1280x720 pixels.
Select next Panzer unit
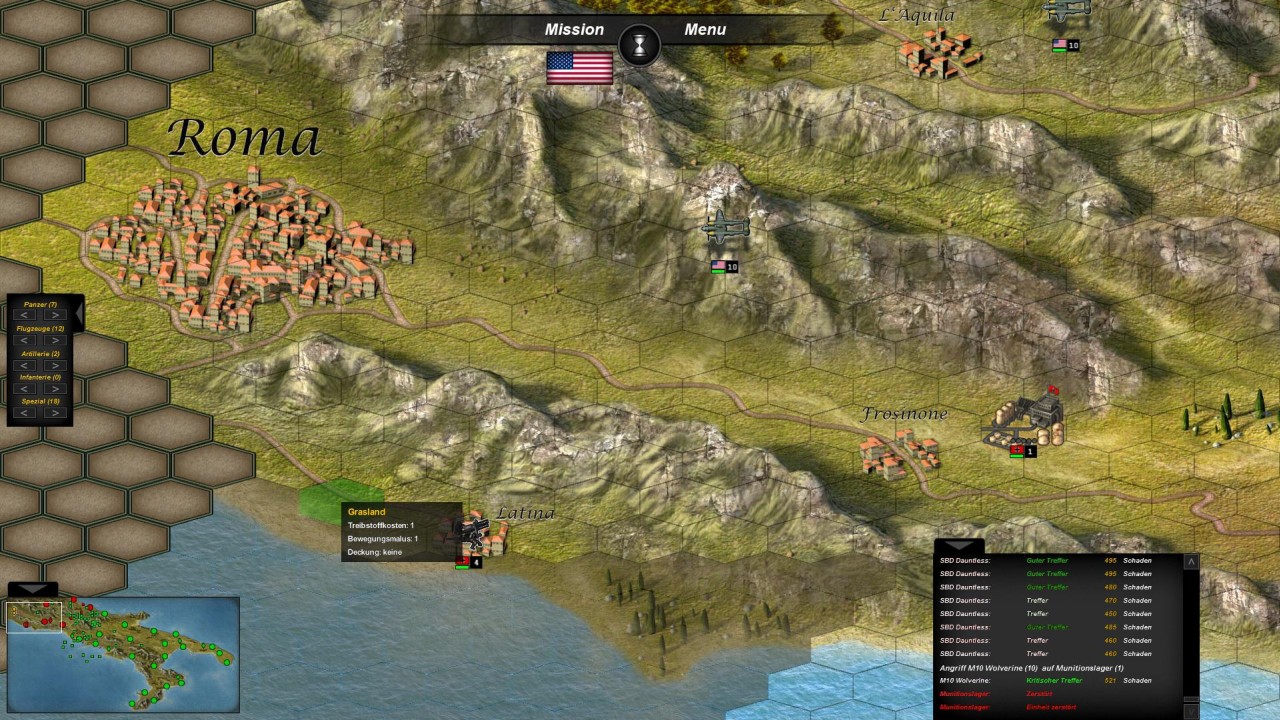click(x=54, y=316)
